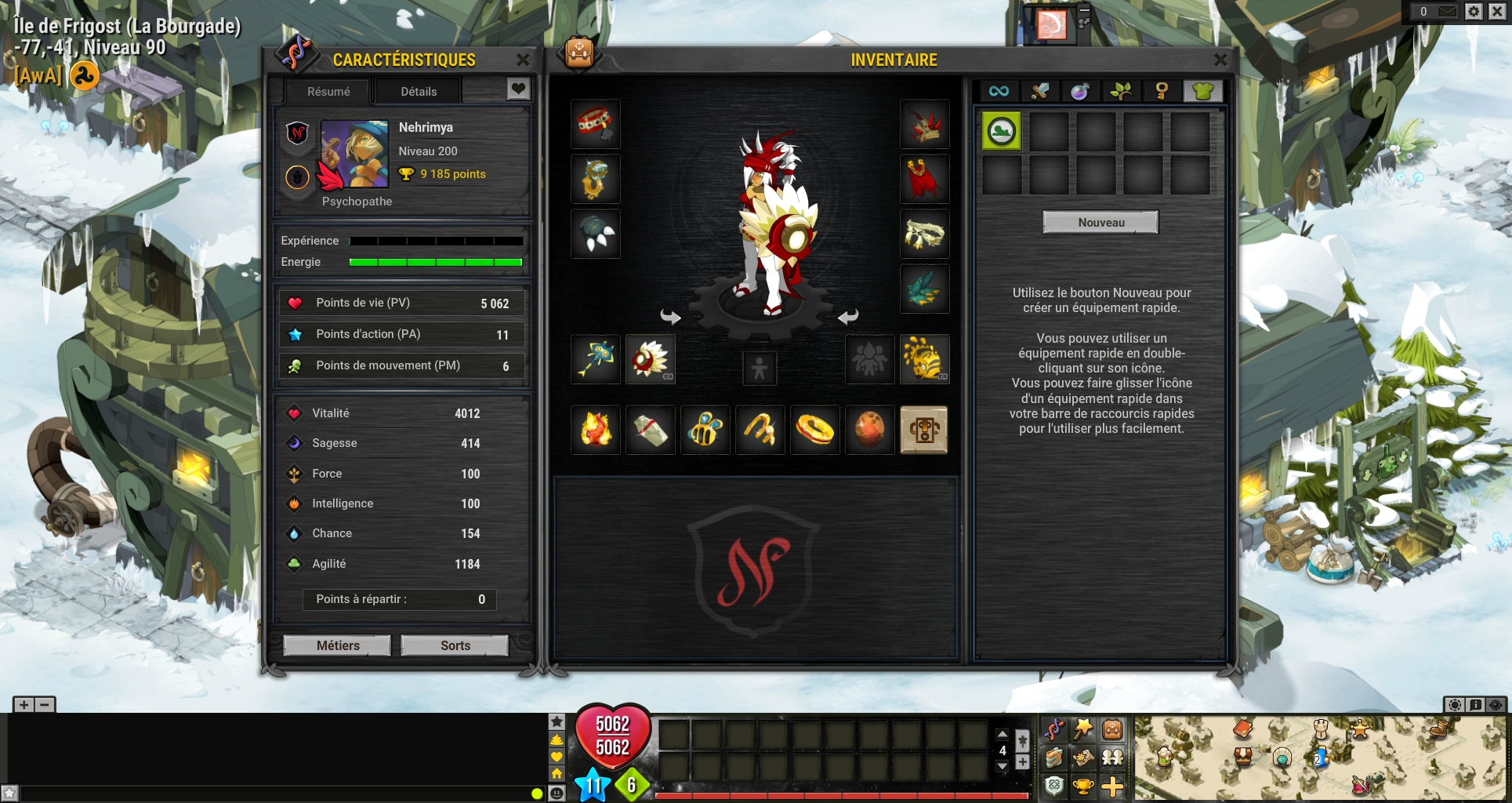The width and height of the screenshot is (1512, 803).
Task: Open settings via the top-right gear icon
Action: 1474,11
